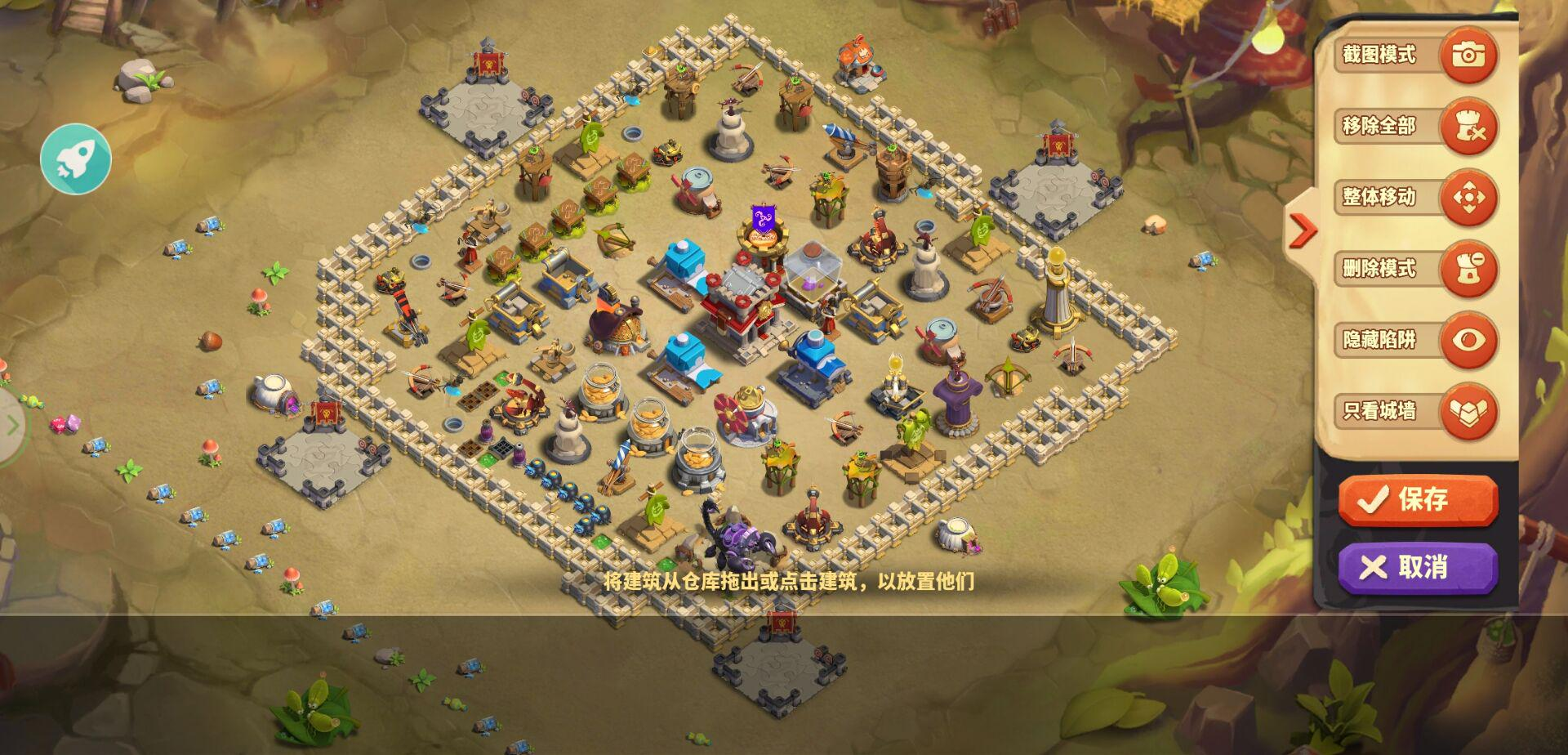1568x755 pixels.
Task: Show only walls with 只看城墙
Action: (x=1468, y=411)
